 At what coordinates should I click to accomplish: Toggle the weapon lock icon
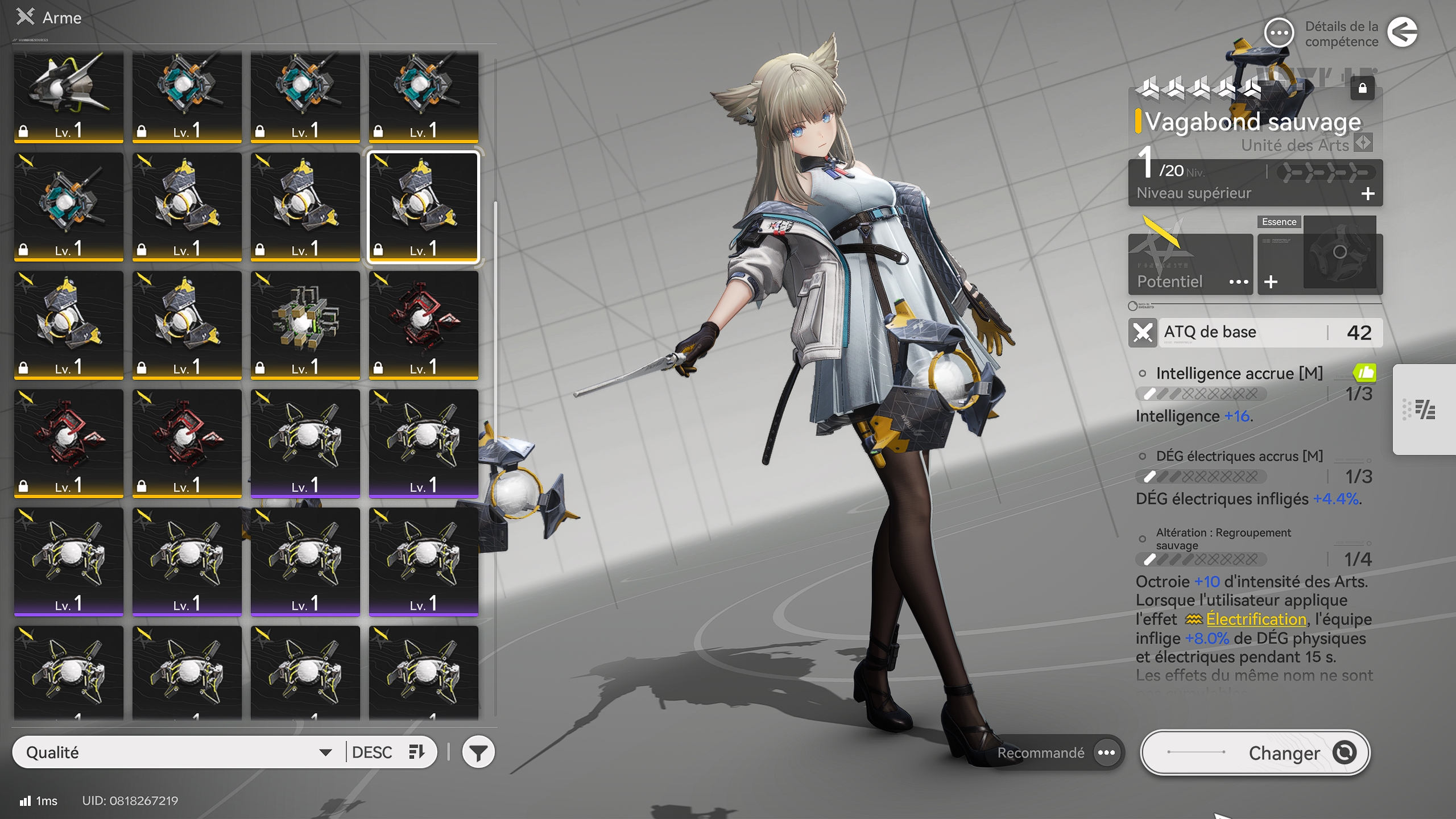(x=1362, y=88)
